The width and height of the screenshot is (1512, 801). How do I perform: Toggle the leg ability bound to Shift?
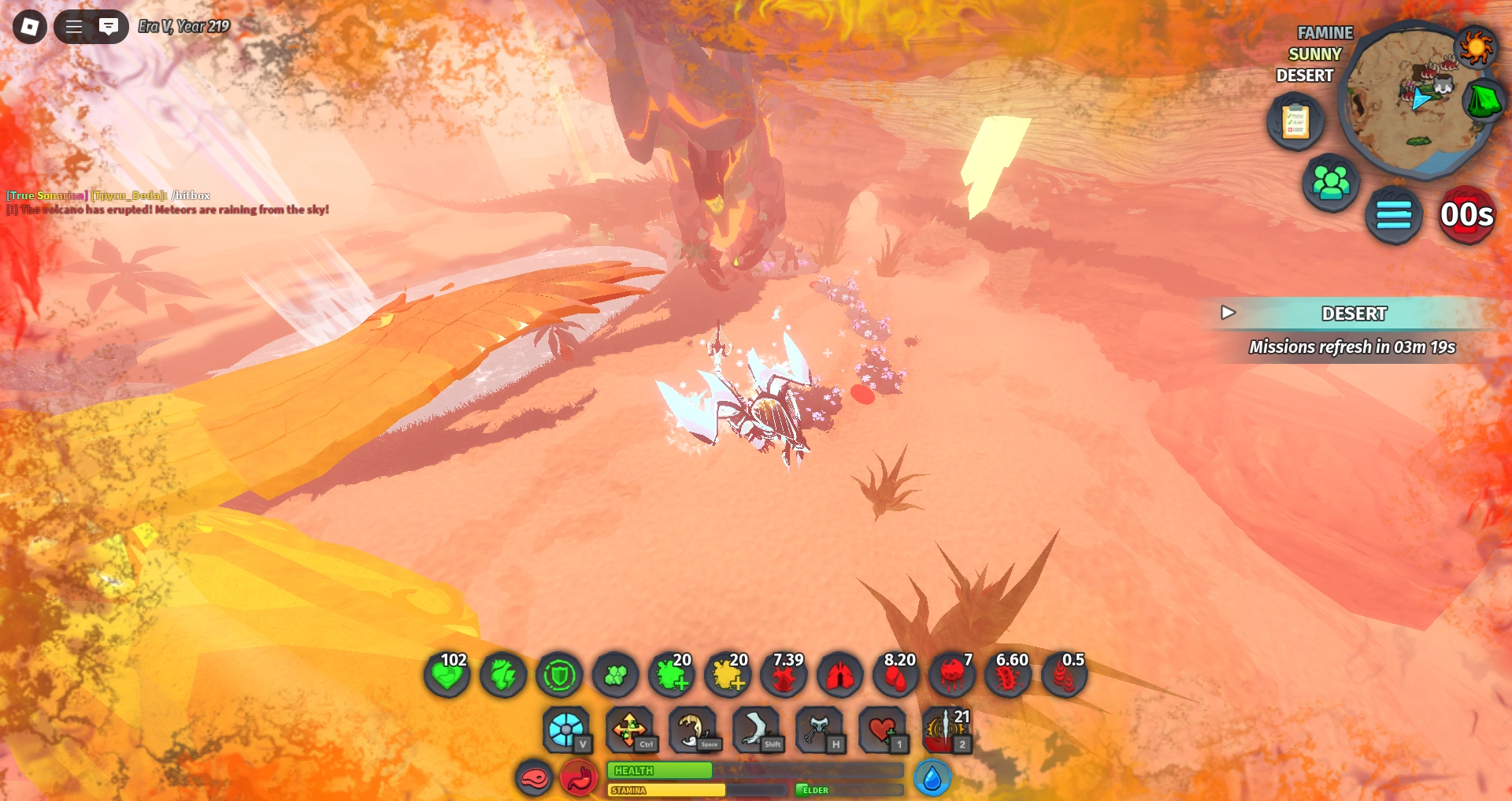tap(758, 729)
